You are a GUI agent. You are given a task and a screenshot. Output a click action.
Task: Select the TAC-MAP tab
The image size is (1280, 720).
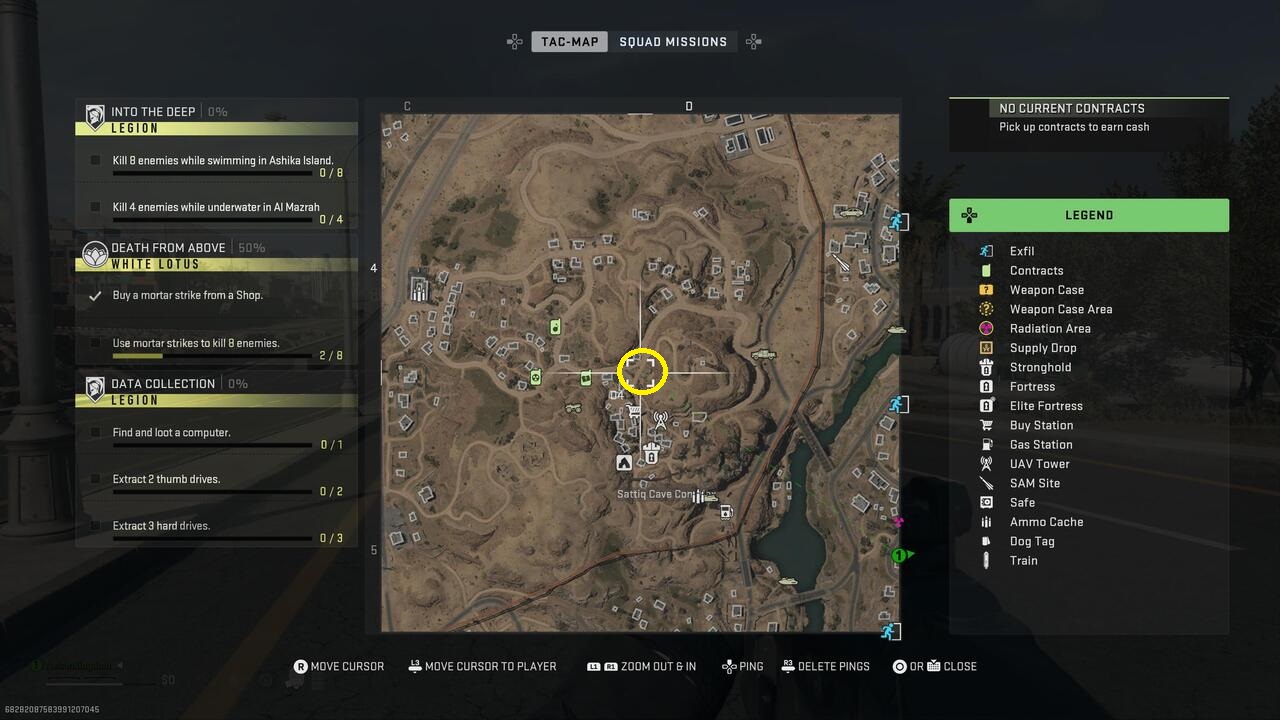pos(569,41)
